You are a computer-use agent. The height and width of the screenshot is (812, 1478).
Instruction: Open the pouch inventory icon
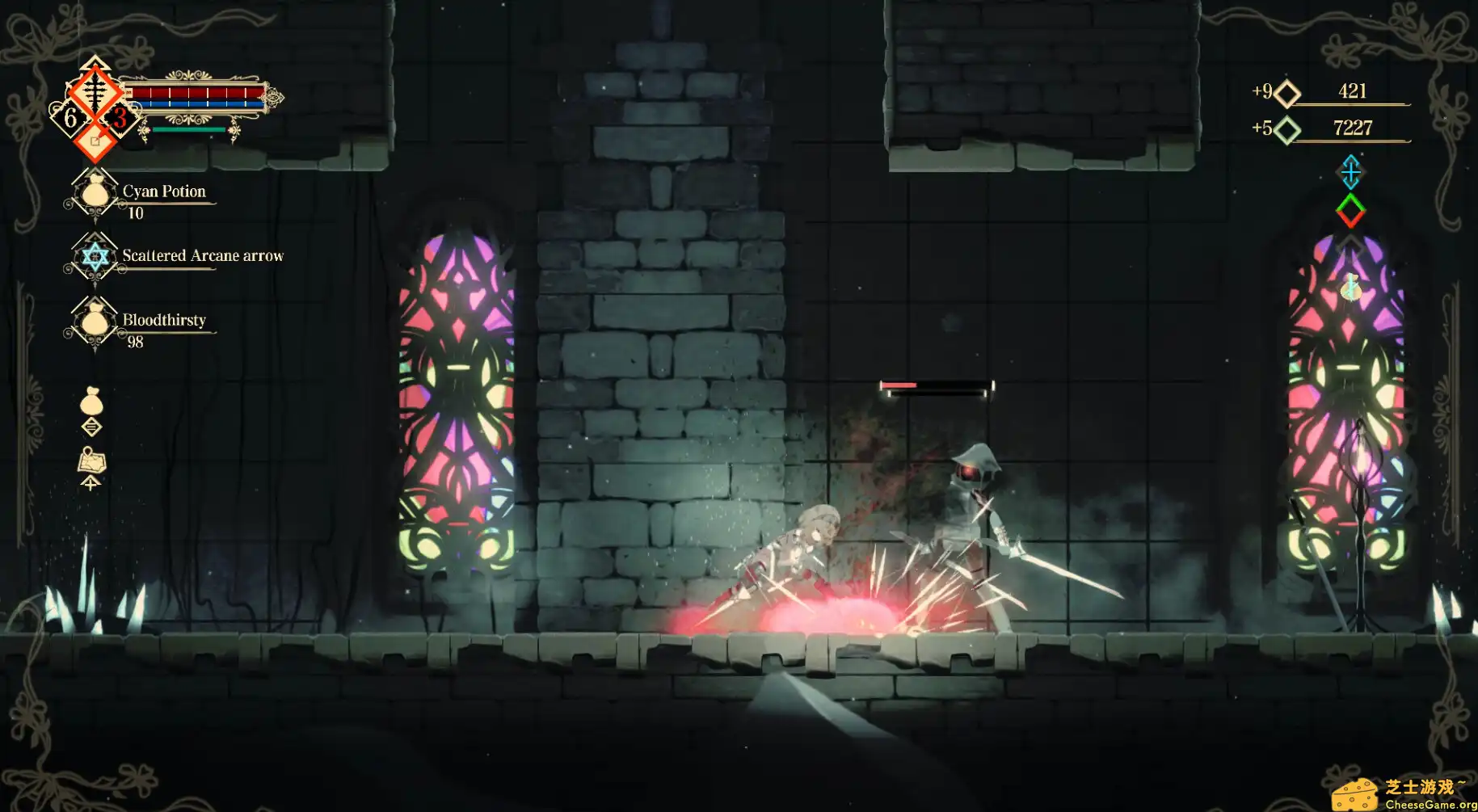(91, 401)
